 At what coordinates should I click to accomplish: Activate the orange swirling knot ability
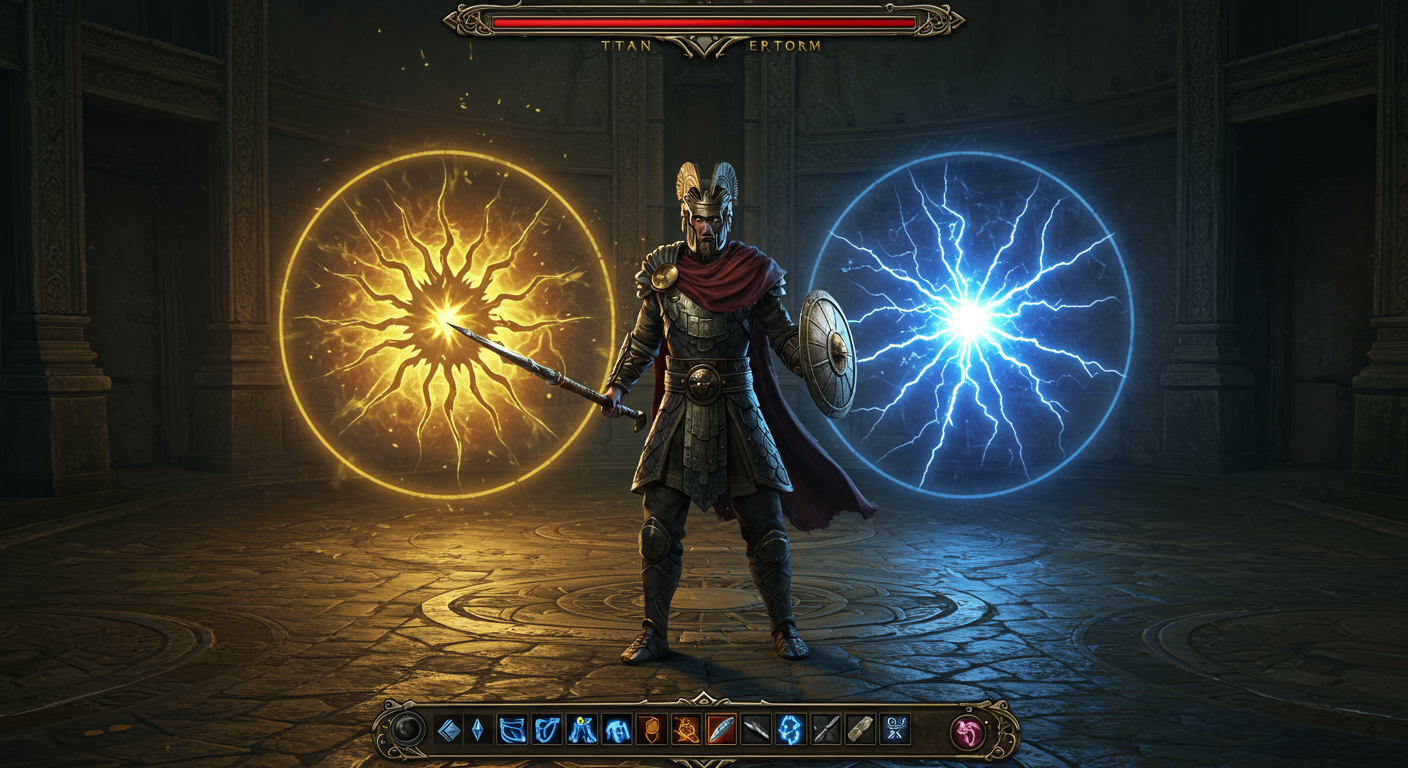[686, 730]
